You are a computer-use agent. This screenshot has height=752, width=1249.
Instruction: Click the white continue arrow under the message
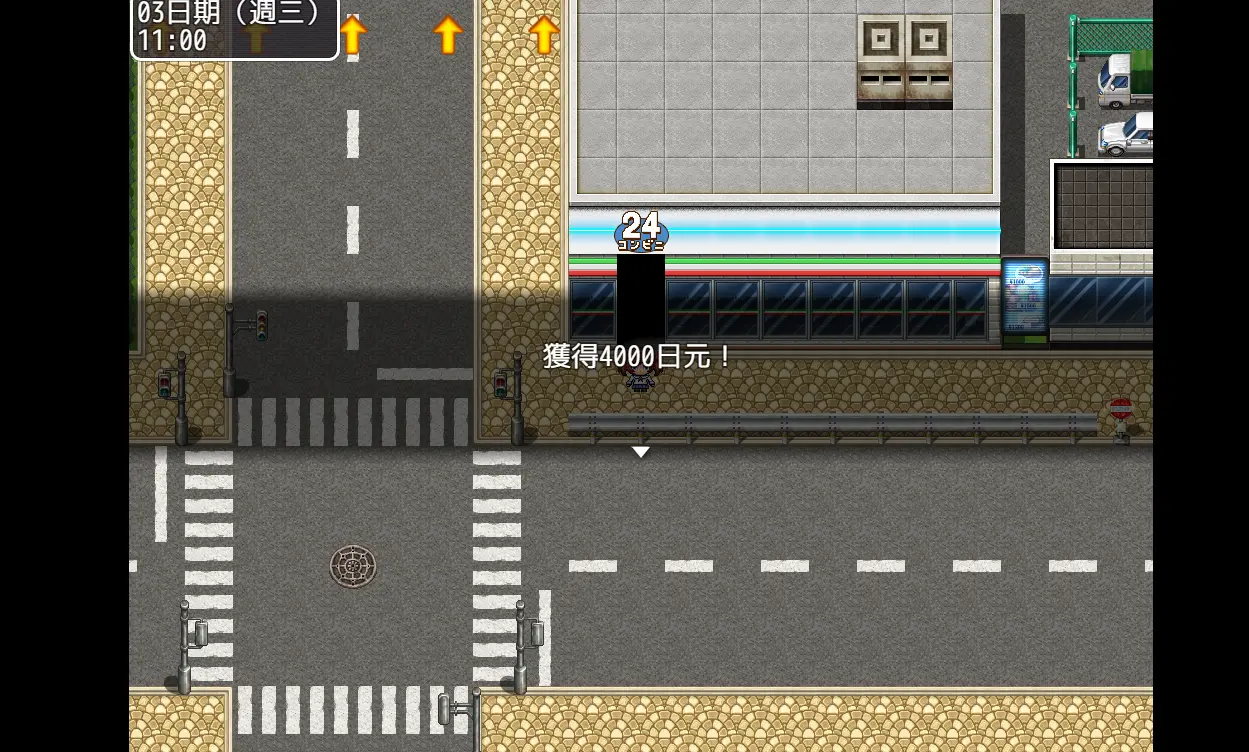click(640, 452)
